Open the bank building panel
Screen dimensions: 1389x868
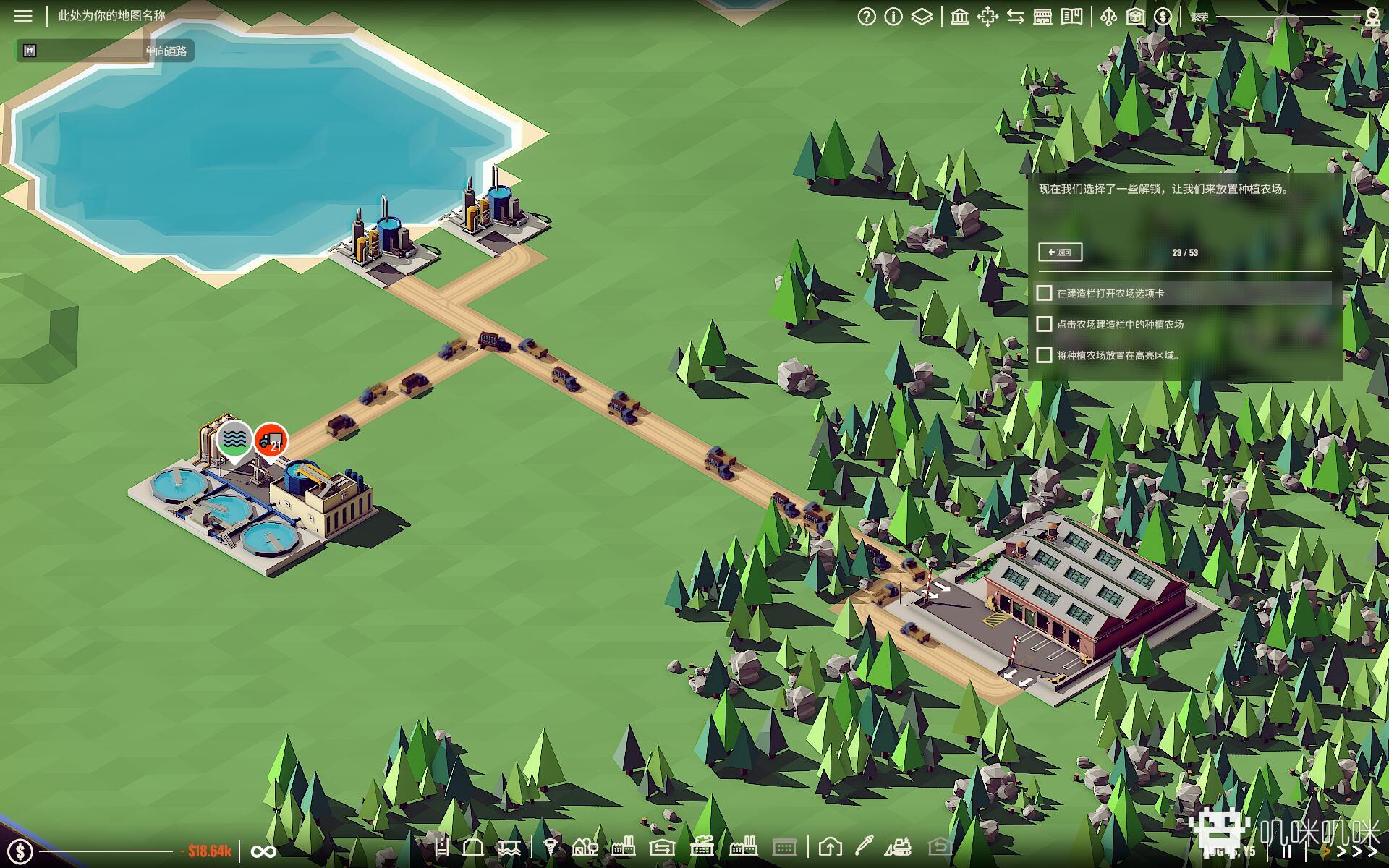coord(959,17)
